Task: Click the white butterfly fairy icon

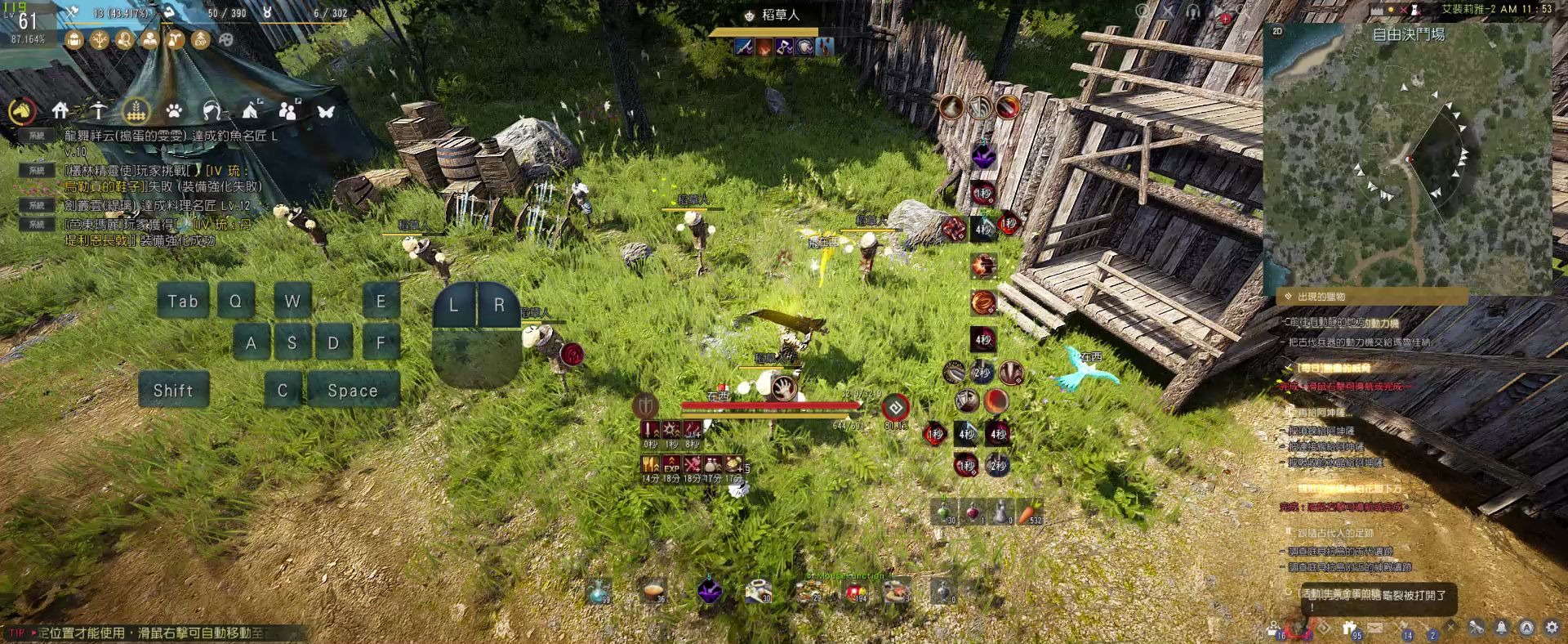Action: 326,110
